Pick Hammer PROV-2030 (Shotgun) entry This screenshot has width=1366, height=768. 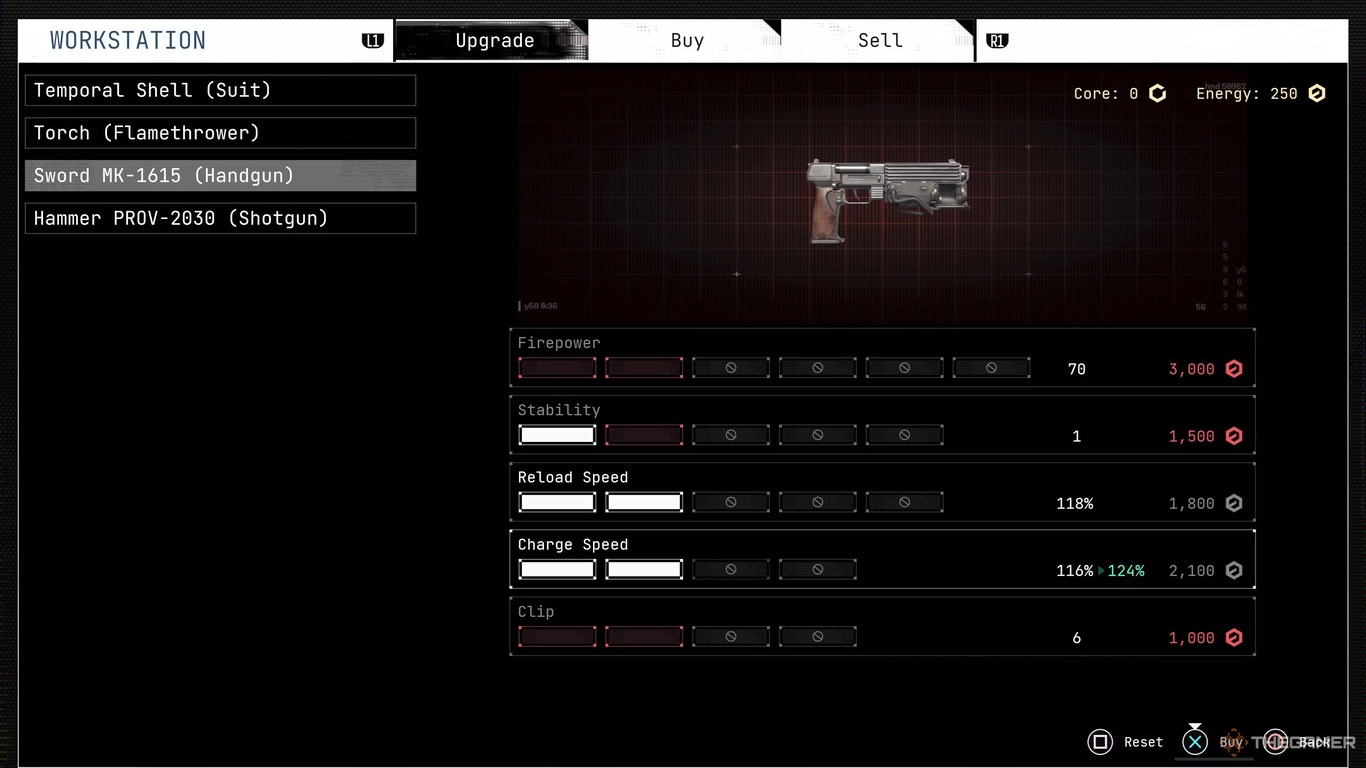point(220,219)
